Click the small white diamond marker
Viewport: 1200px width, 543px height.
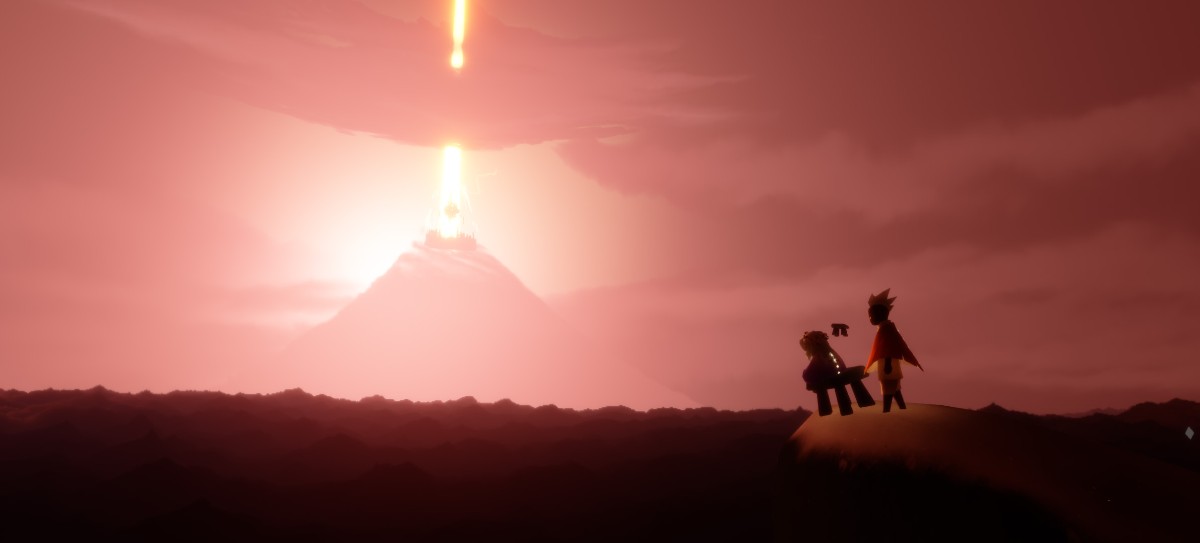click(1188, 433)
